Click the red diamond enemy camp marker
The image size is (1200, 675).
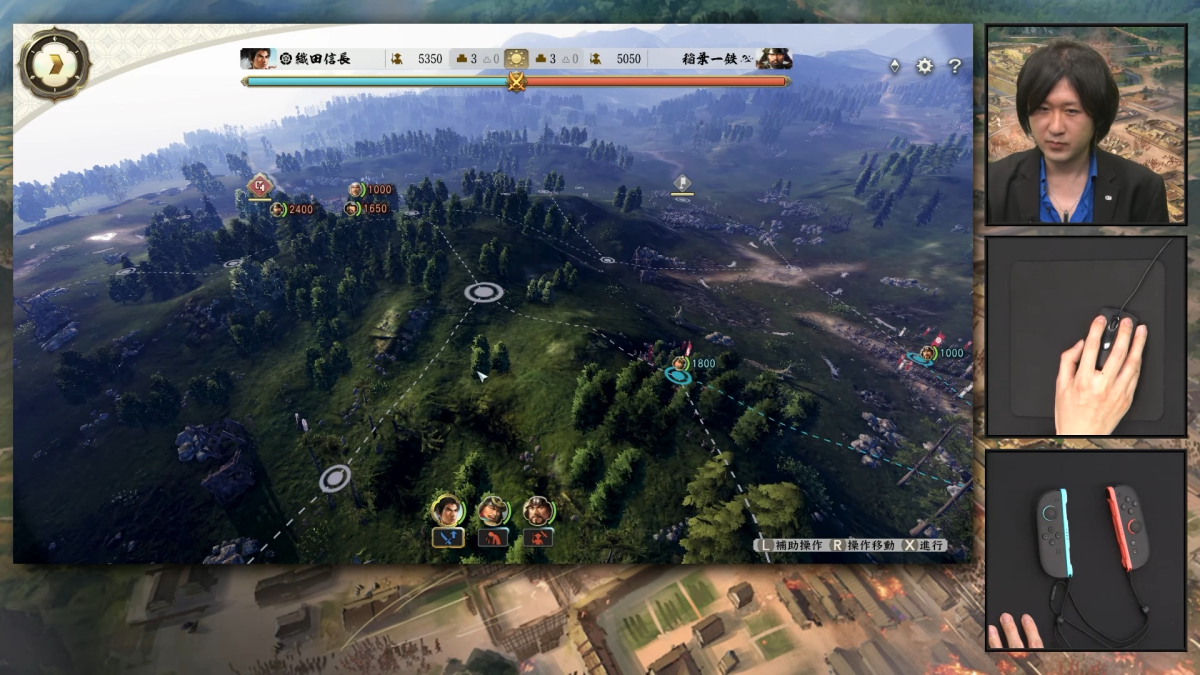click(259, 185)
